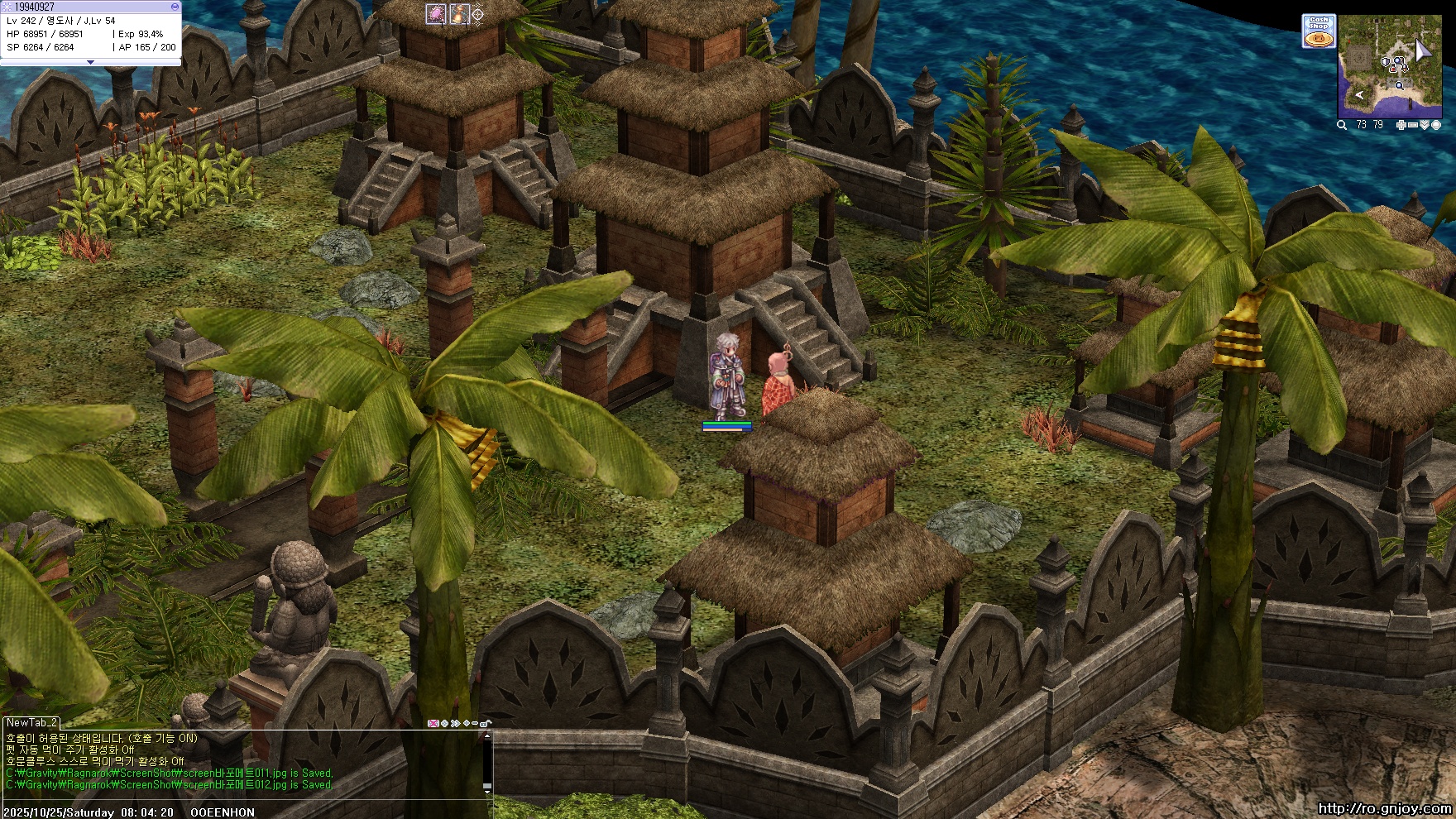Select the orange potion icon

coord(459,13)
